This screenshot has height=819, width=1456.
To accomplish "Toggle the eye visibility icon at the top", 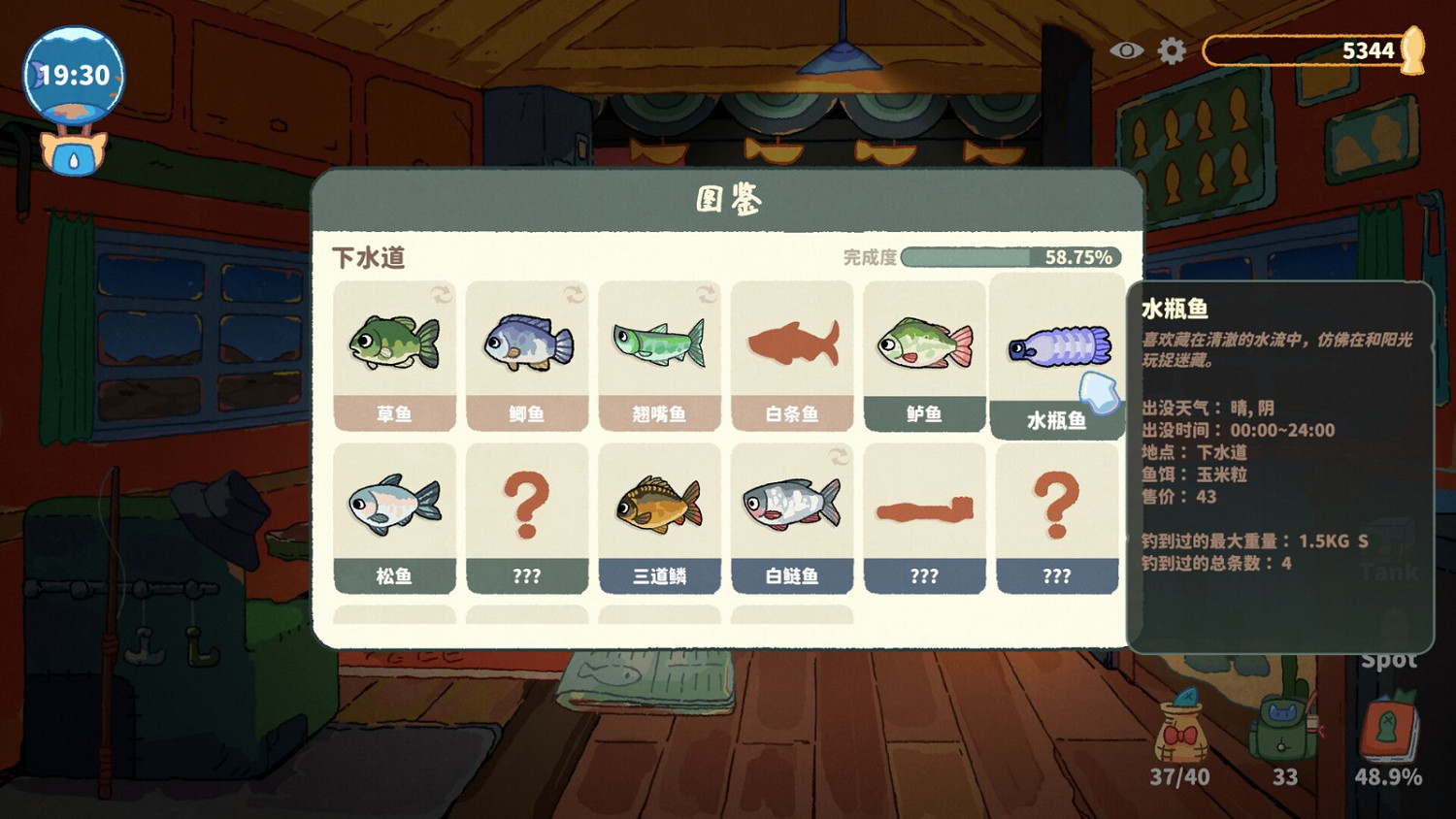I will click(1125, 49).
